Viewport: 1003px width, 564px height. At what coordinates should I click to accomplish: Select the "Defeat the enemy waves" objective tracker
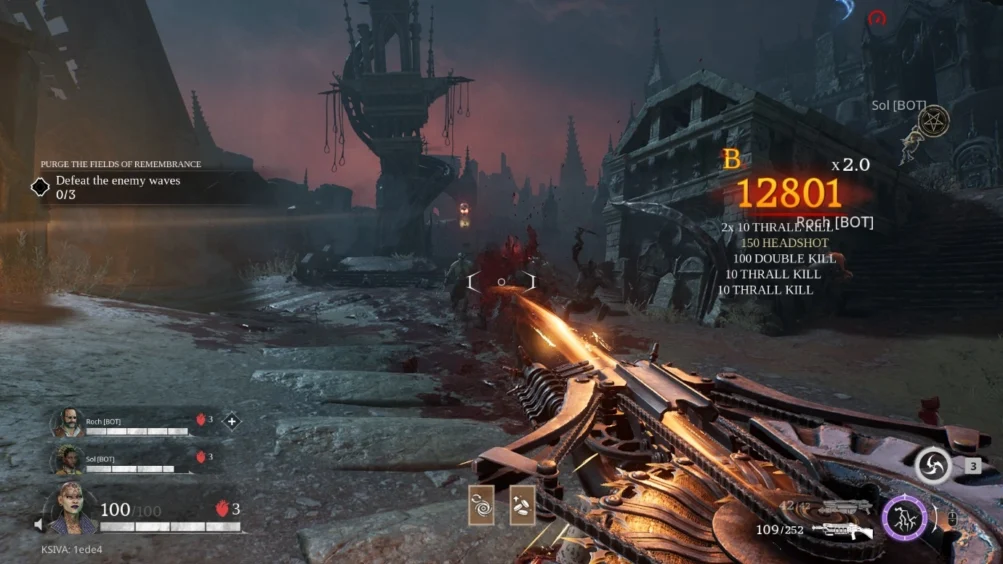coord(117,187)
